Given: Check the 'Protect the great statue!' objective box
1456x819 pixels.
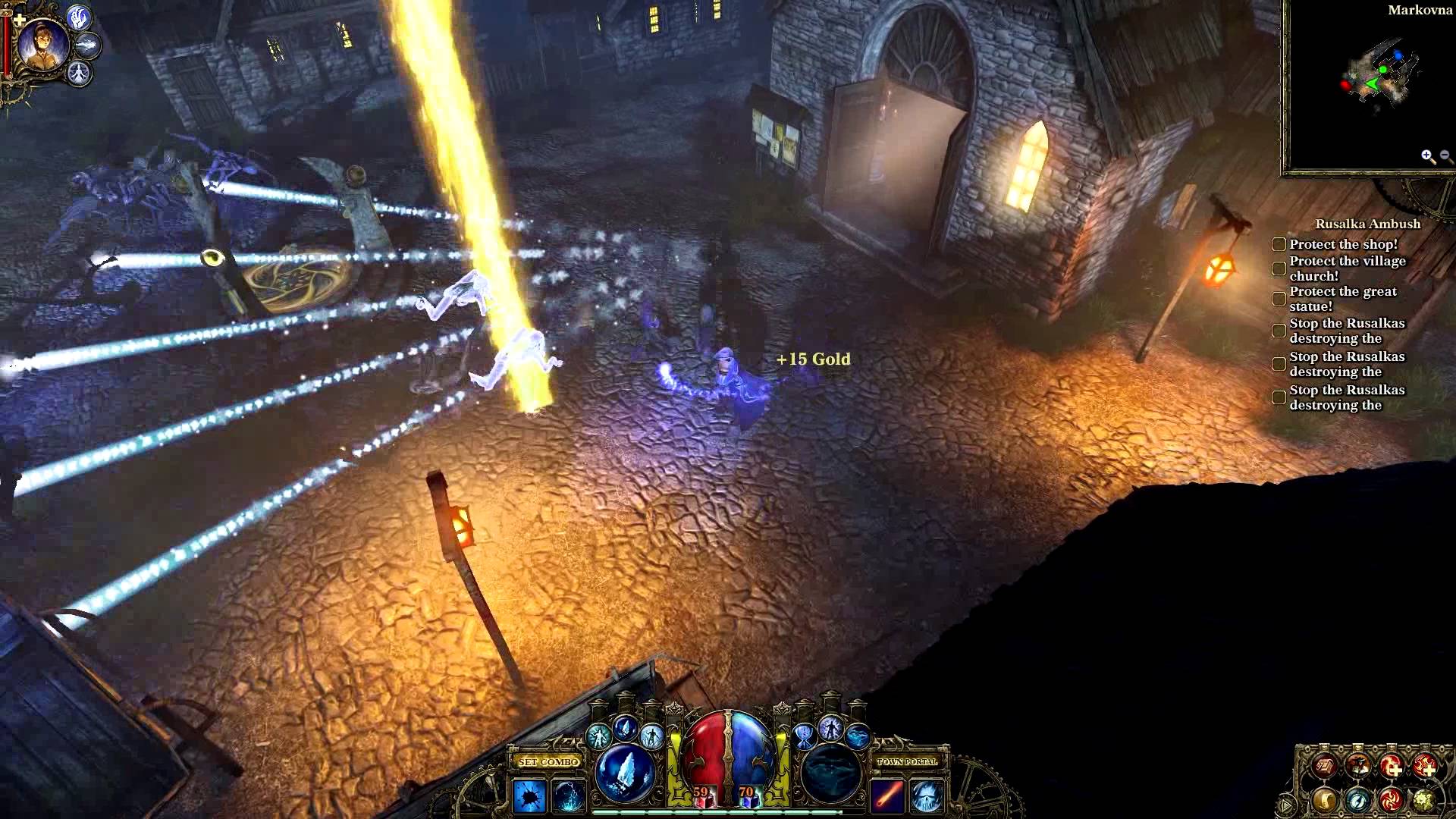Looking at the screenshot, I should tap(1279, 298).
